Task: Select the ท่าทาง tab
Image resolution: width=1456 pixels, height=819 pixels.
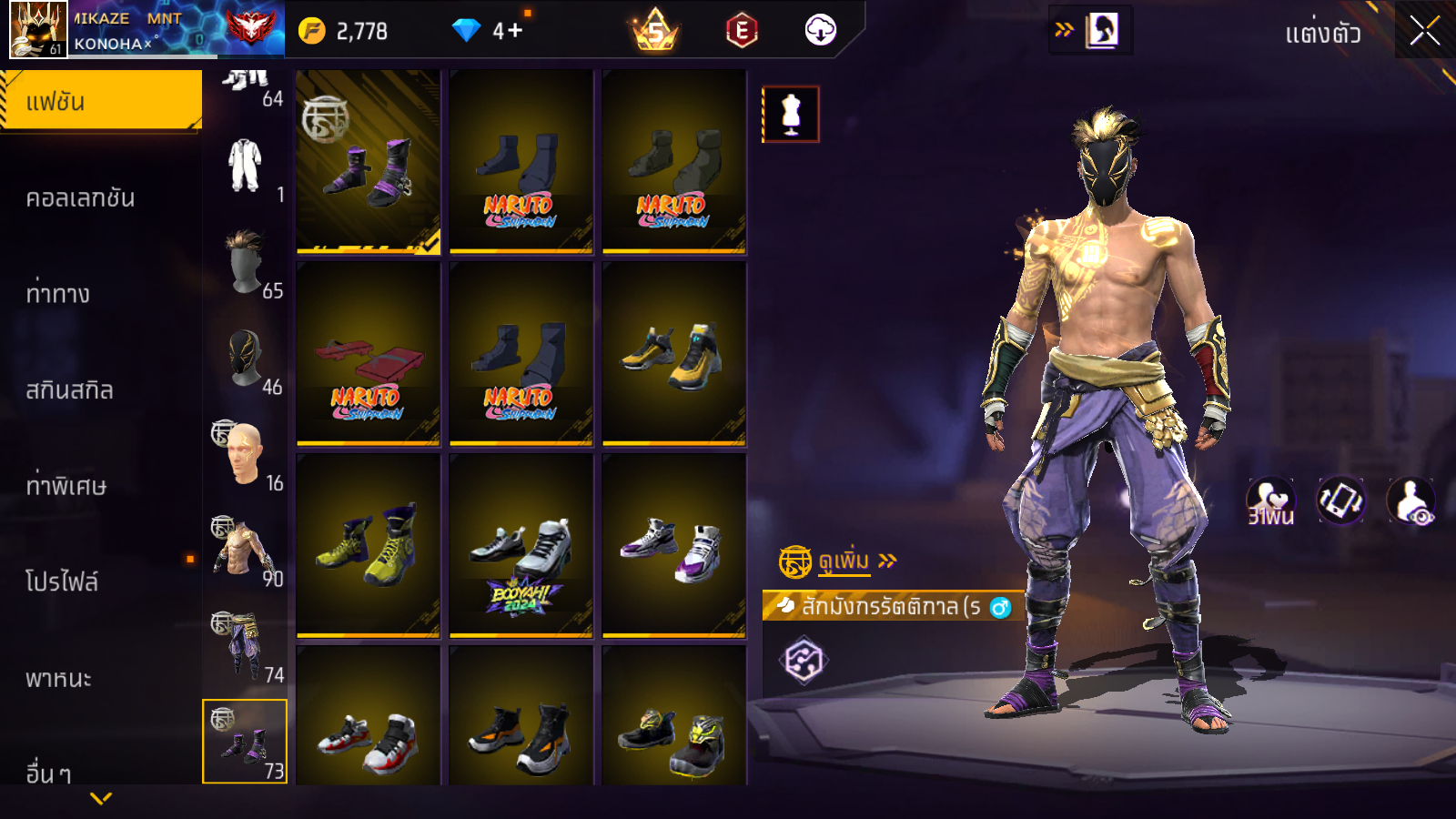Action: coord(58,294)
